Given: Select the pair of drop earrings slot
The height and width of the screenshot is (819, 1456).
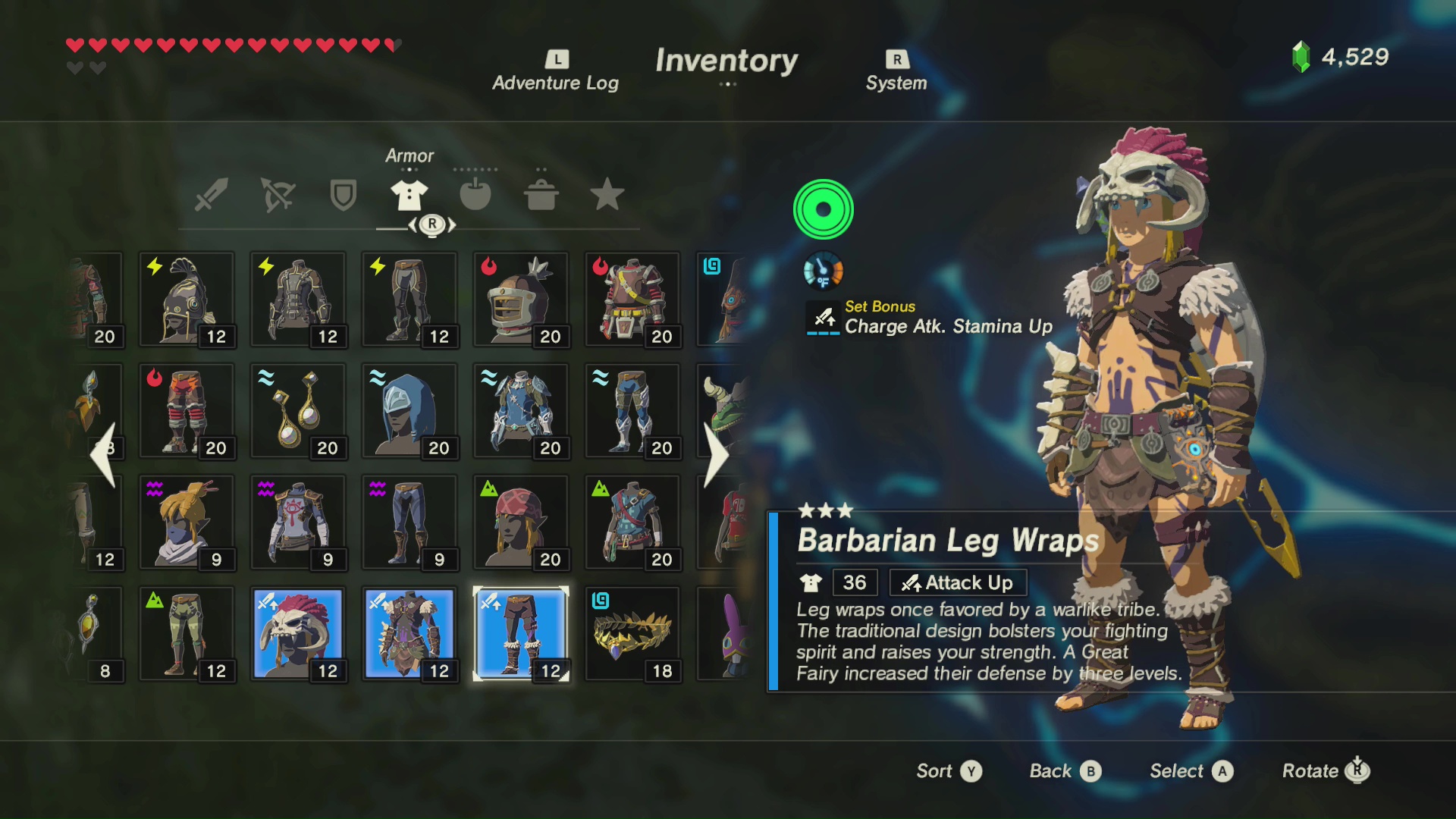Looking at the screenshot, I should [x=298, y=411].
